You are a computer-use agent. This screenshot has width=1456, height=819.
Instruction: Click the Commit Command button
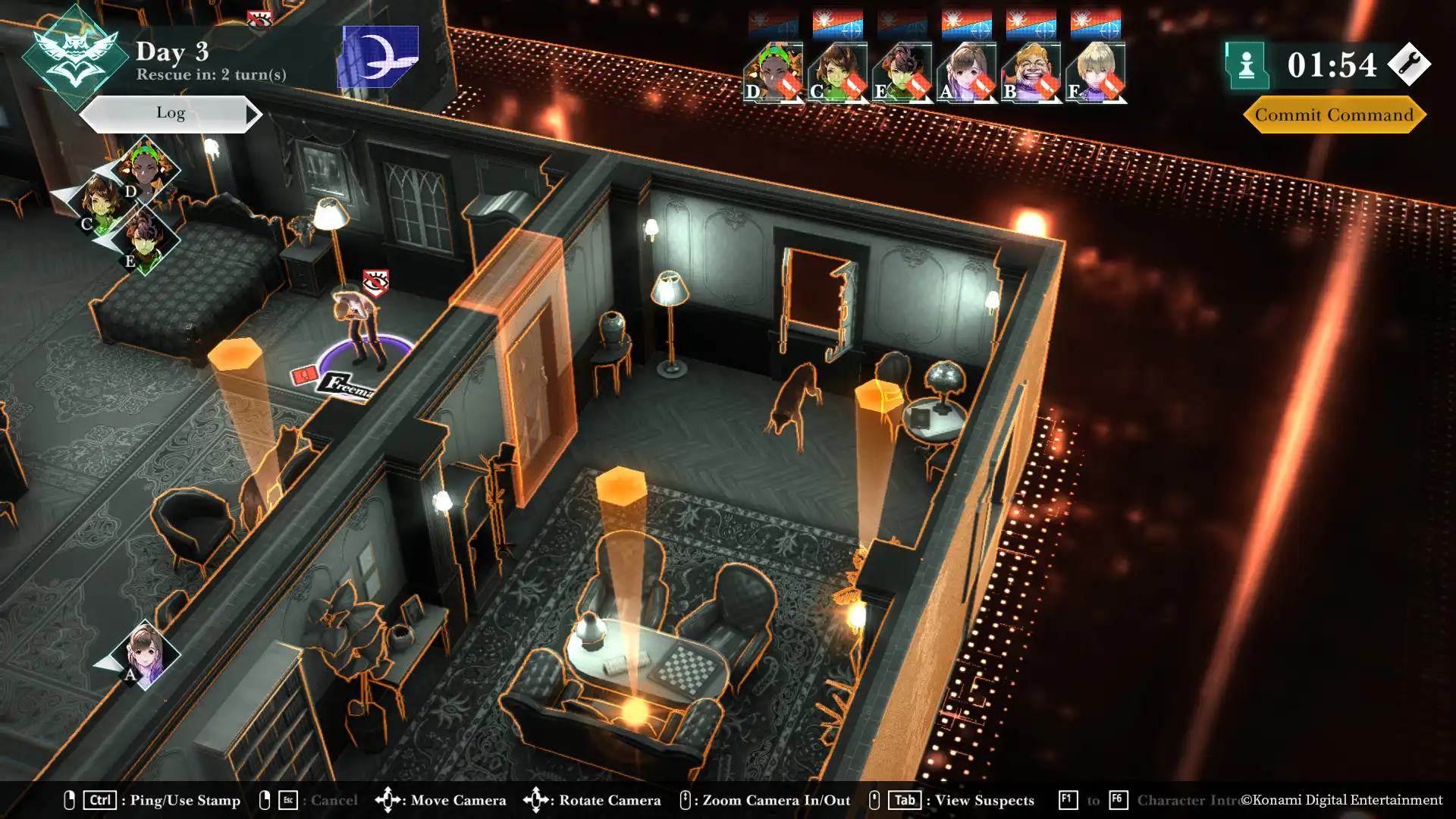point(1334,115)
